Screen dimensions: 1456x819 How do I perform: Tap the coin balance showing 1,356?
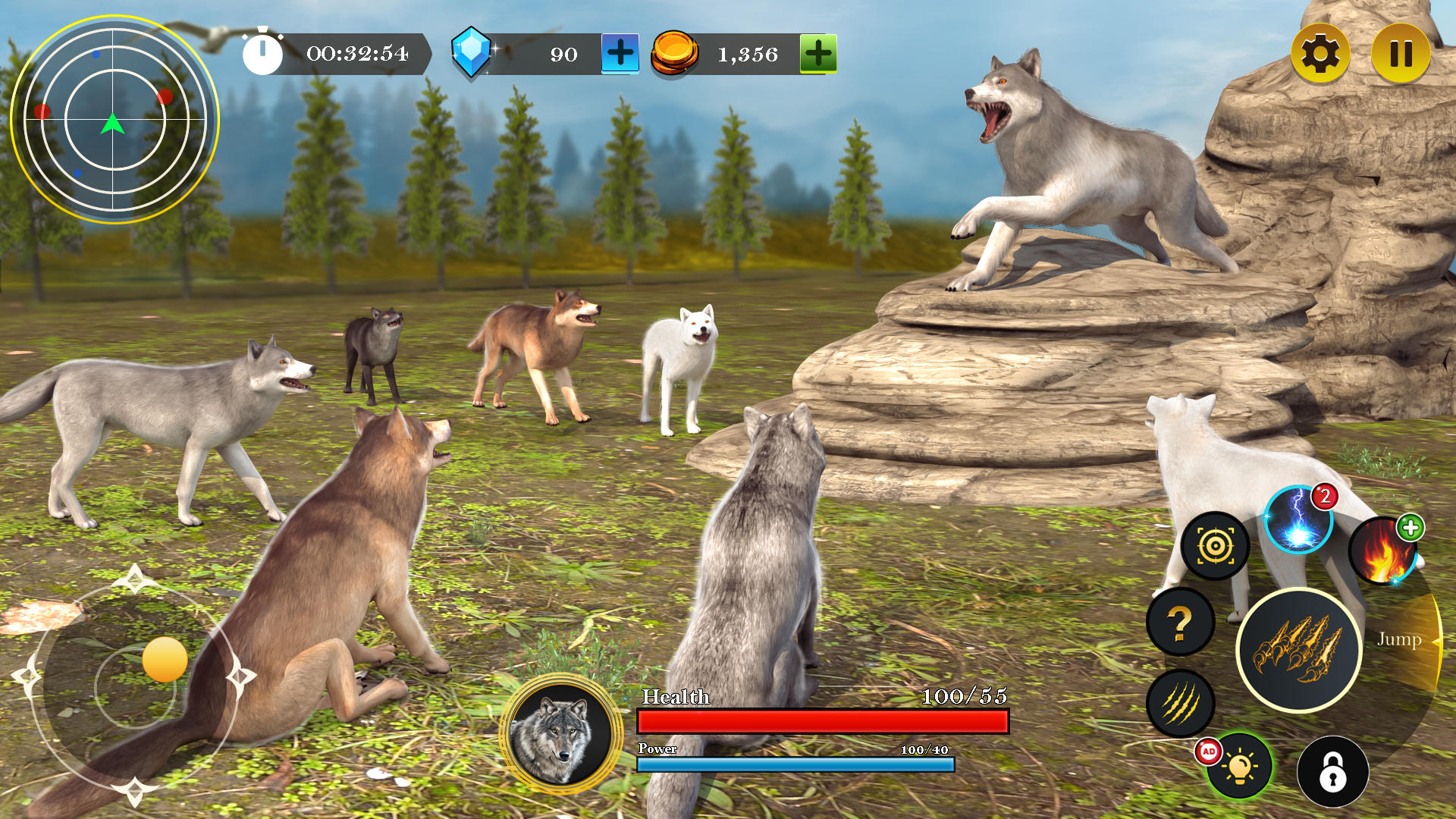747,54
